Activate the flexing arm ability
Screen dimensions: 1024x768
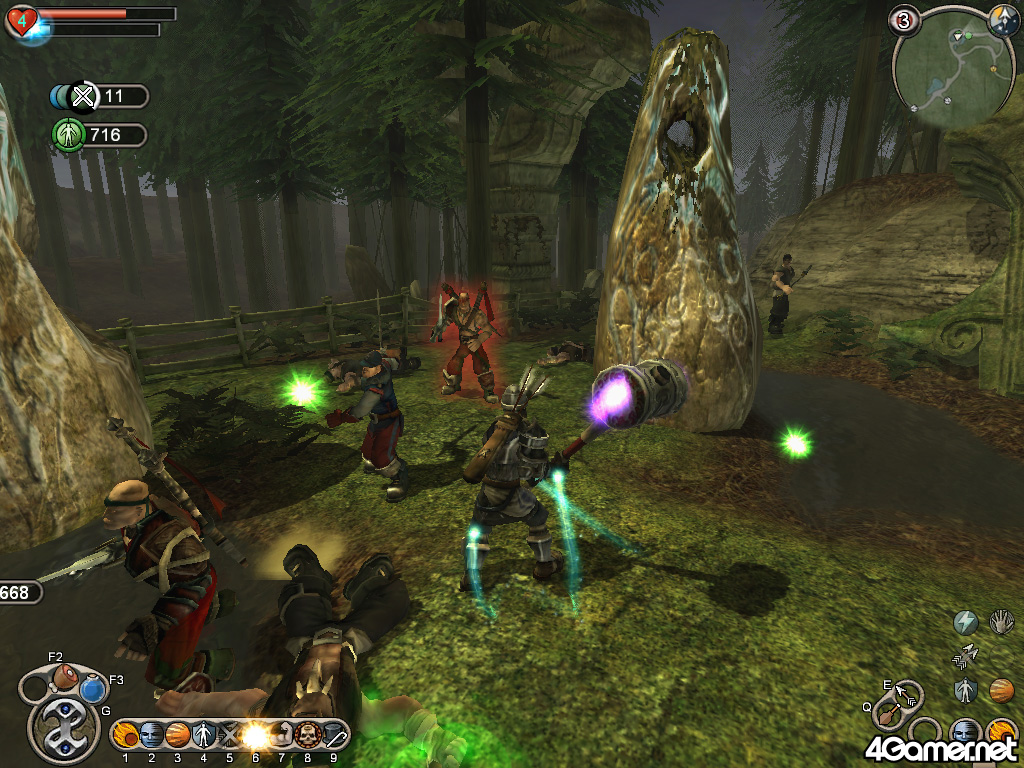[282, 735]
